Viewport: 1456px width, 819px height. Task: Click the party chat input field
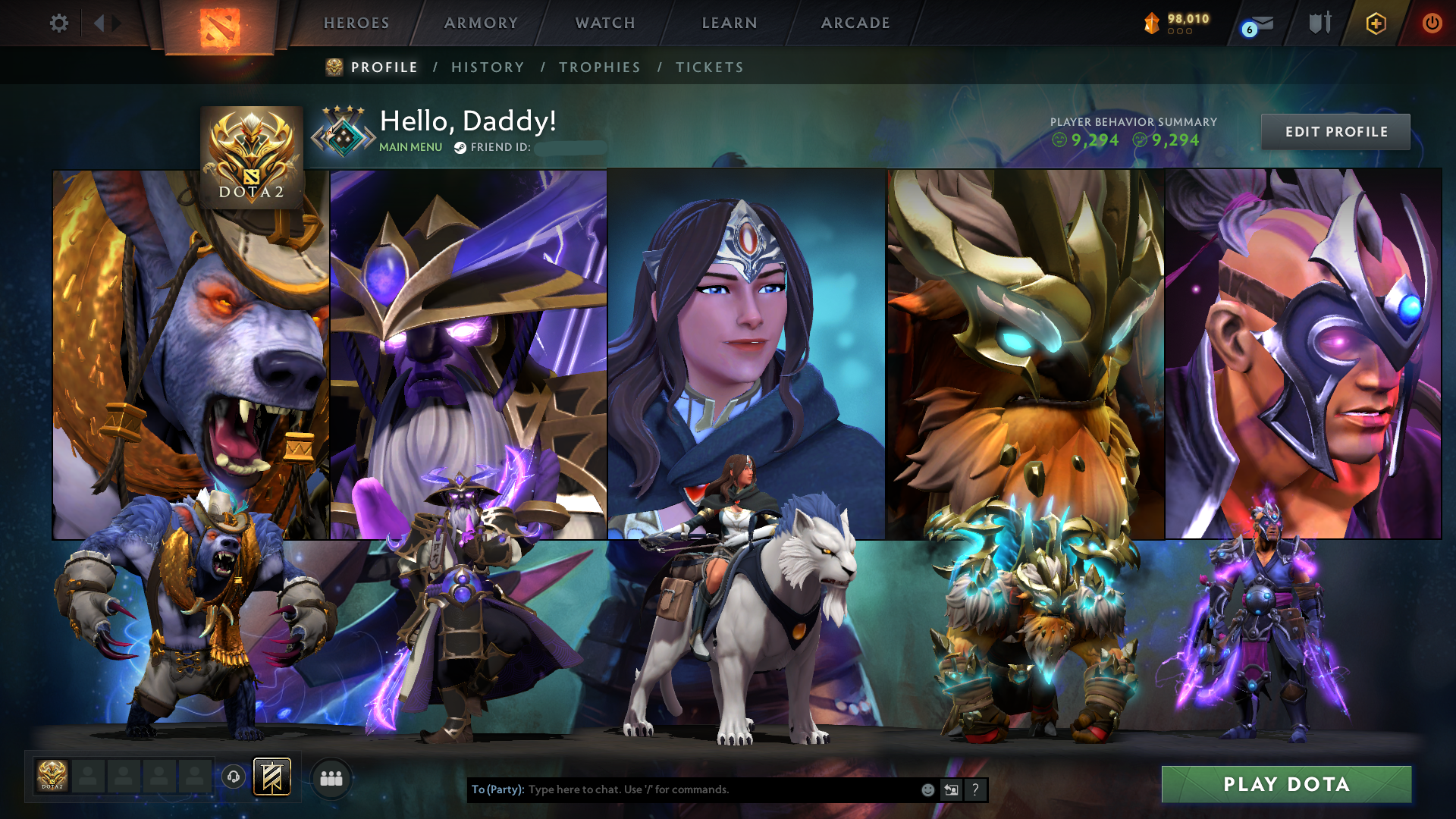pyautogui.click(x=720, y=789)
